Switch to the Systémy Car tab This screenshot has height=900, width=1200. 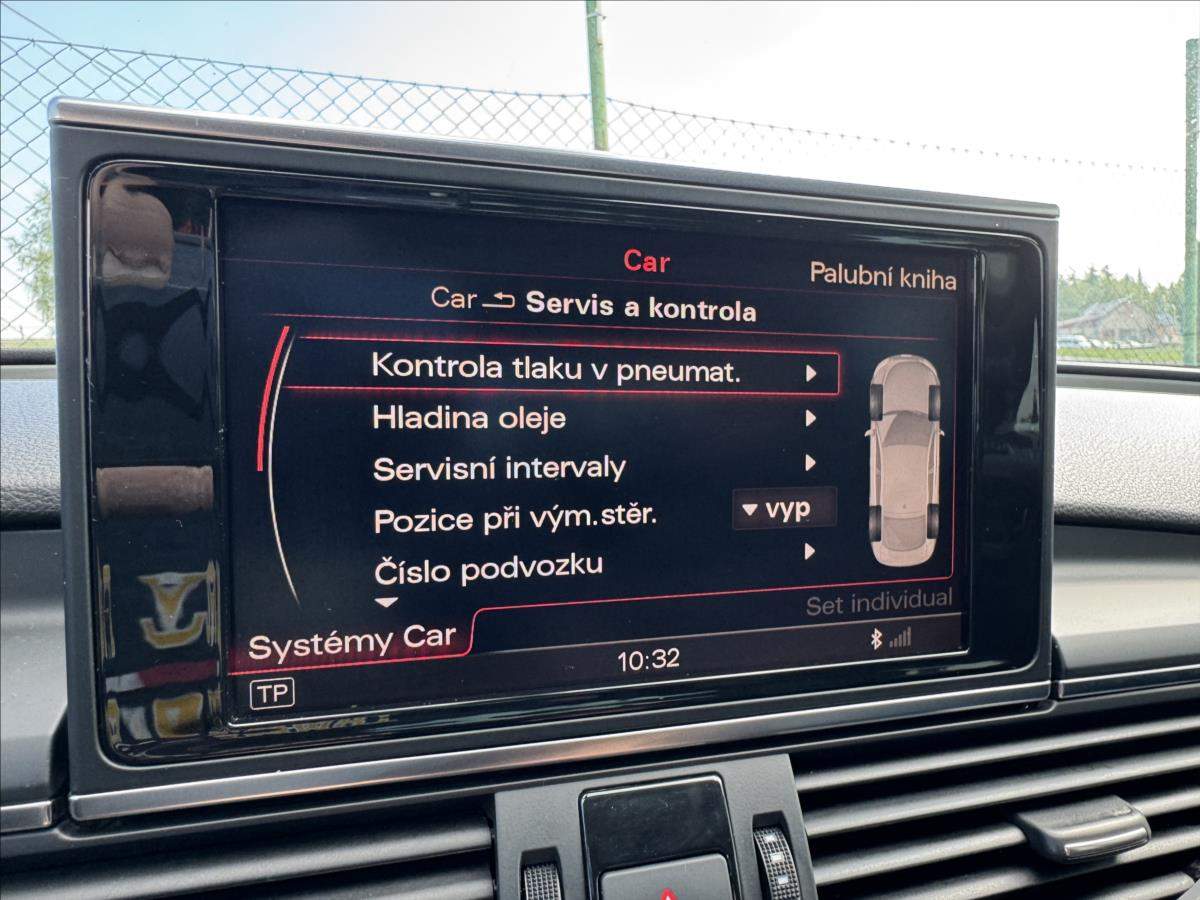tap(352, 640)
